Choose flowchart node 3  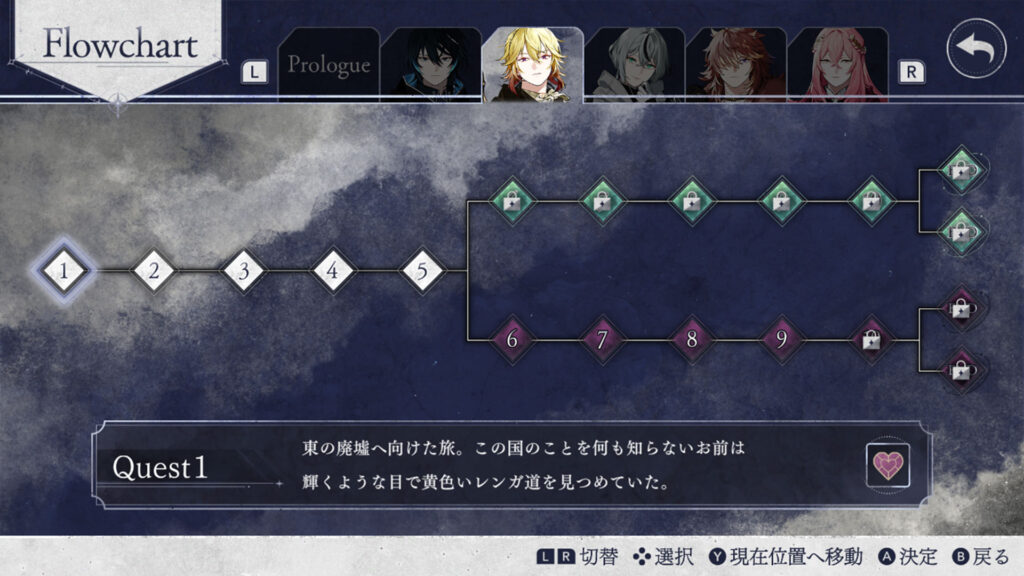pos(244,270)
